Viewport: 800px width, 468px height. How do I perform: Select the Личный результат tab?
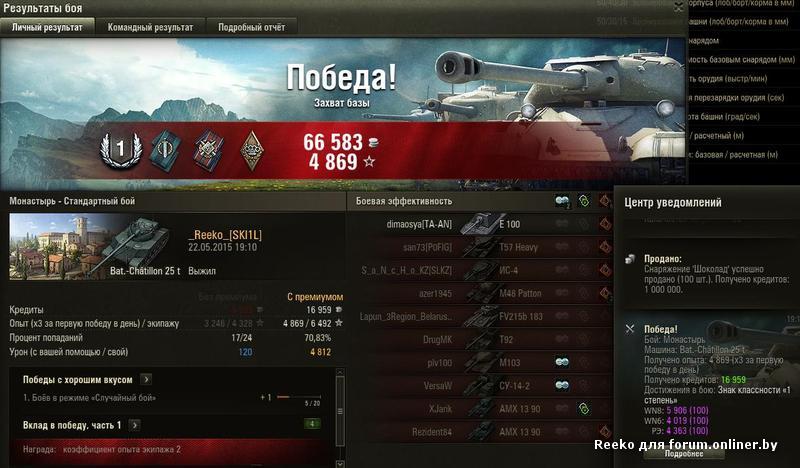[52, 27]
